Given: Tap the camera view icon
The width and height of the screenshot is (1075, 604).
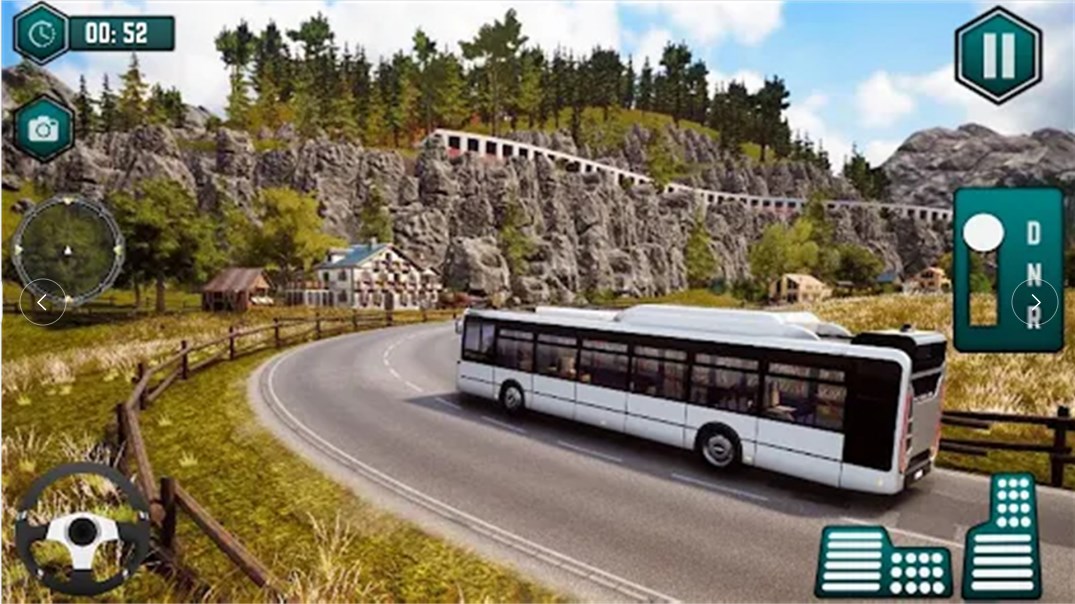Looking at the screenshot, I should tap(43, 128).
